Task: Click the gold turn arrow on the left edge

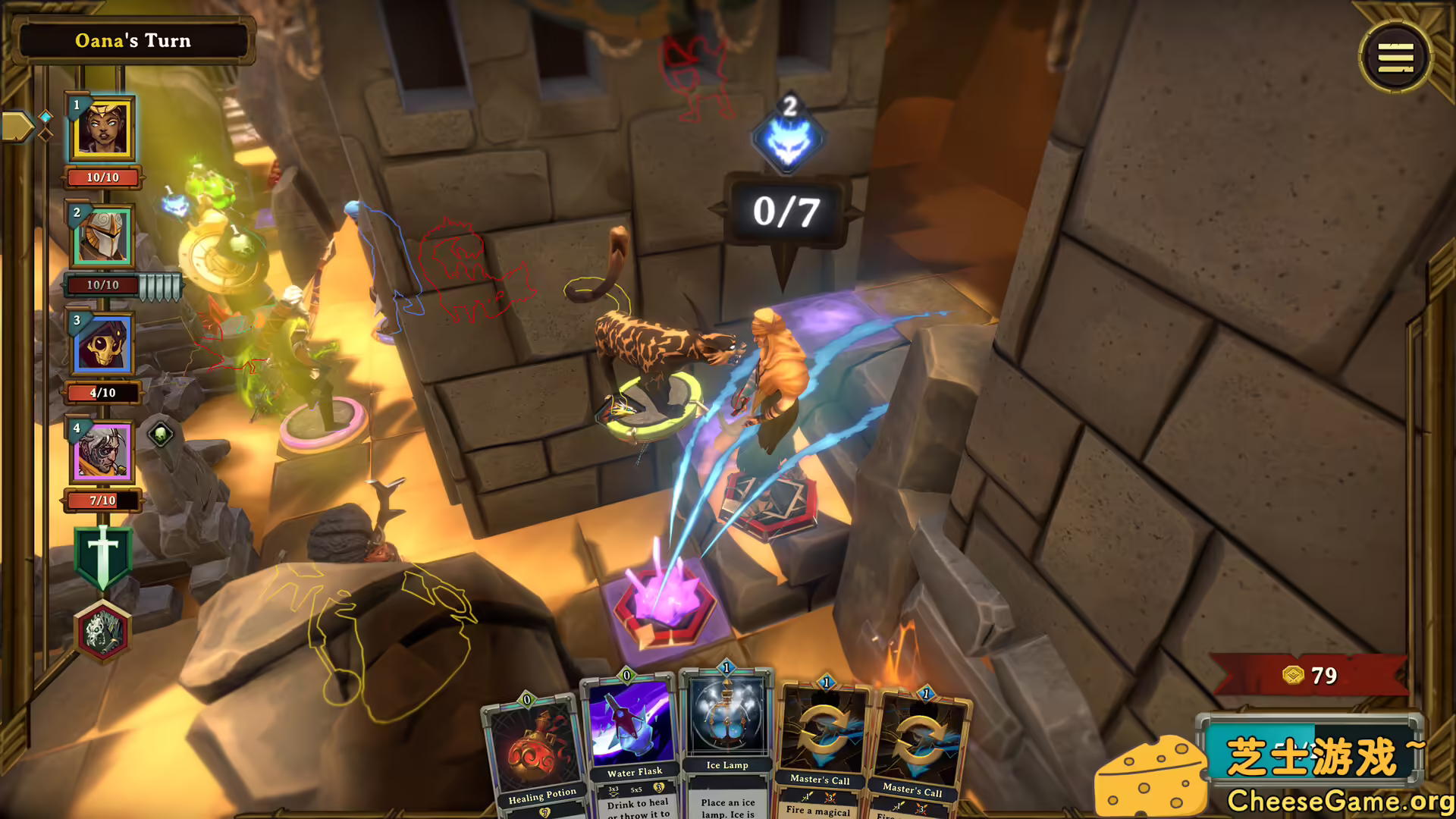Action: 17,124
